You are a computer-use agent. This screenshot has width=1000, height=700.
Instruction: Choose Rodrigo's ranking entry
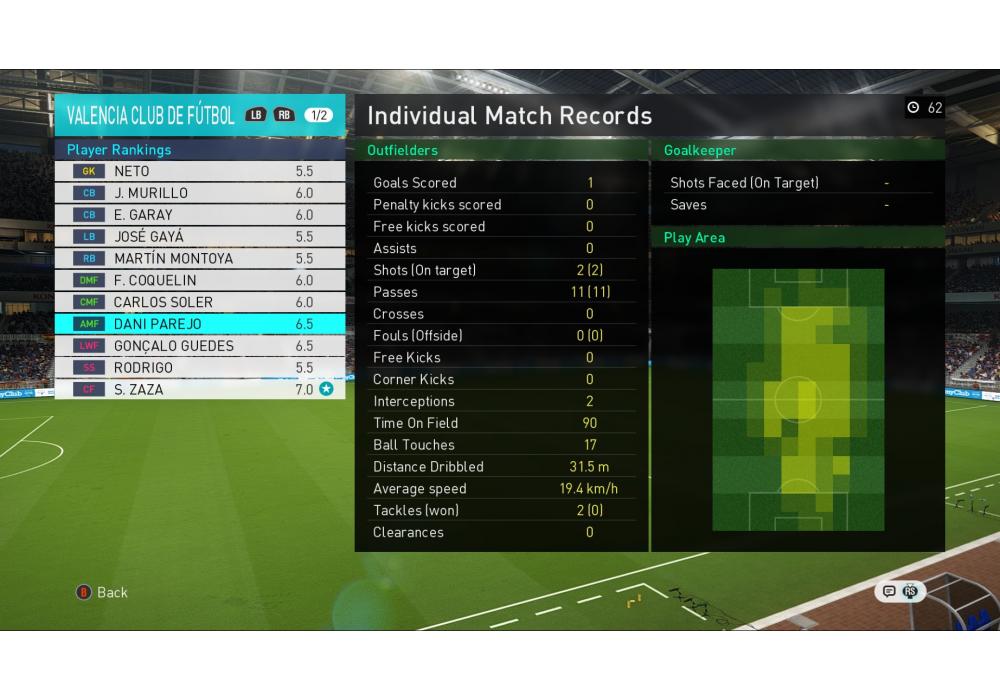(199, 368)
